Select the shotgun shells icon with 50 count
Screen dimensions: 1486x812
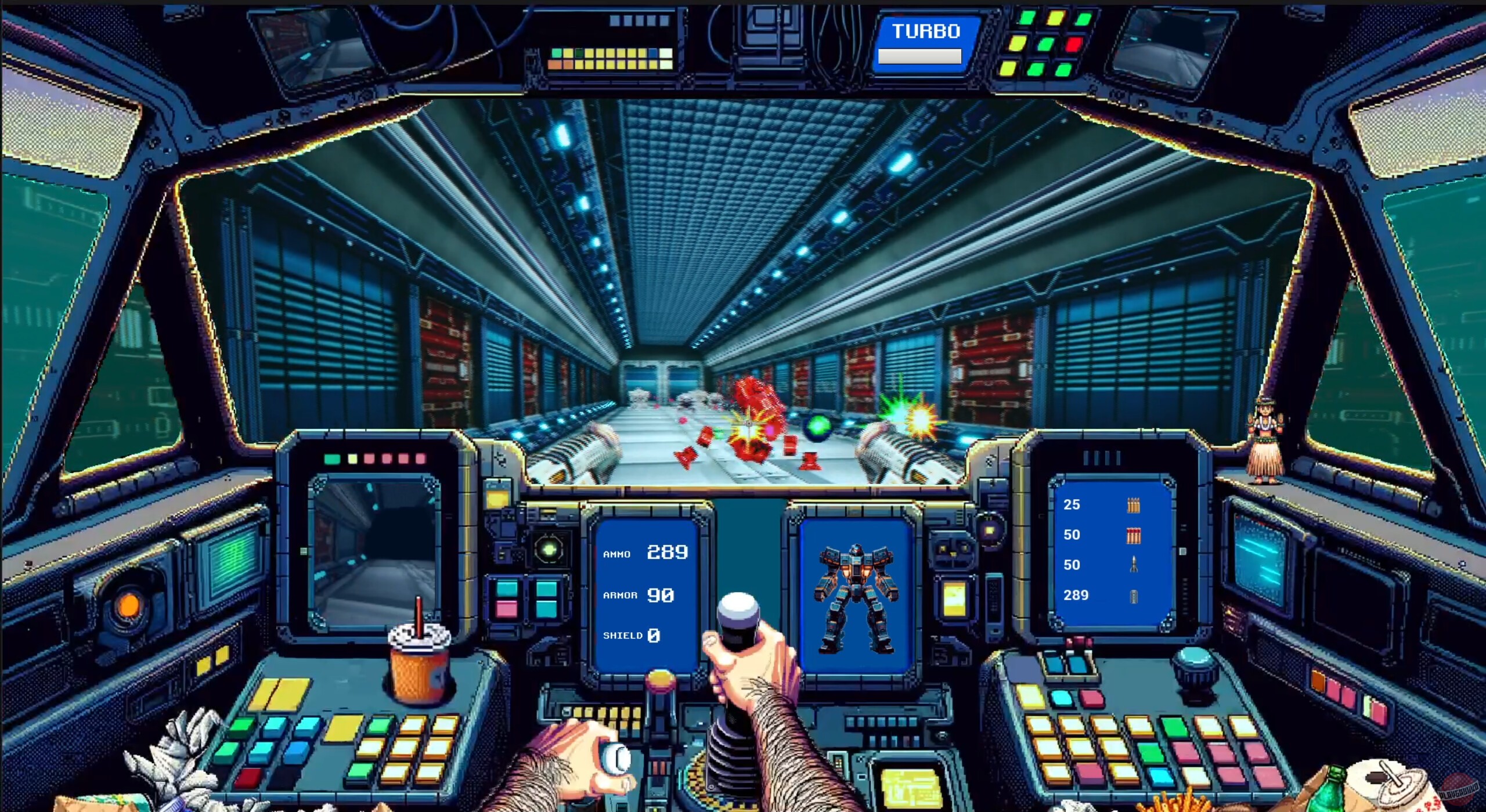pos(1134,536)
